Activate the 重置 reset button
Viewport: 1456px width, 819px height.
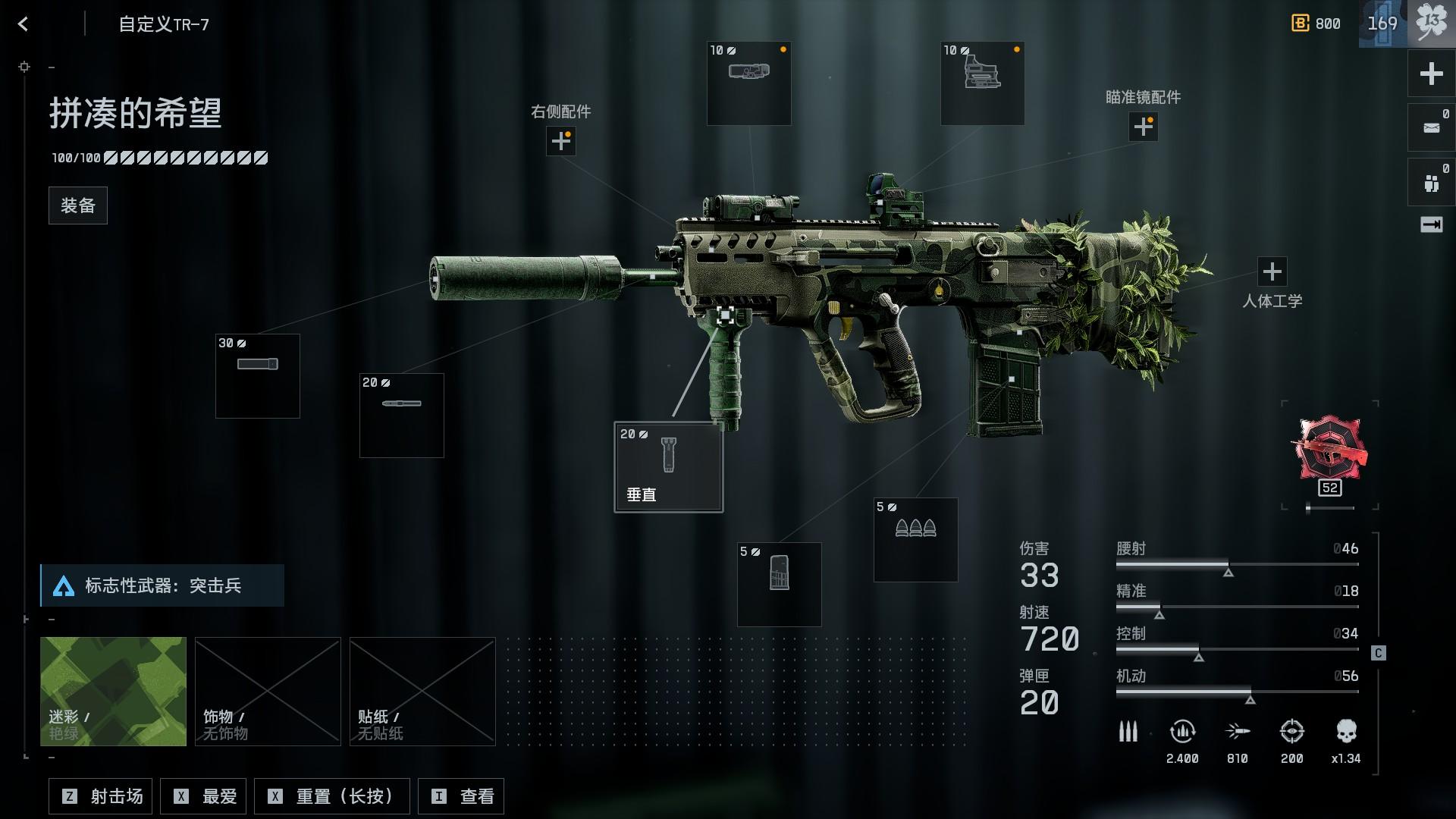[x=331, y=796]
